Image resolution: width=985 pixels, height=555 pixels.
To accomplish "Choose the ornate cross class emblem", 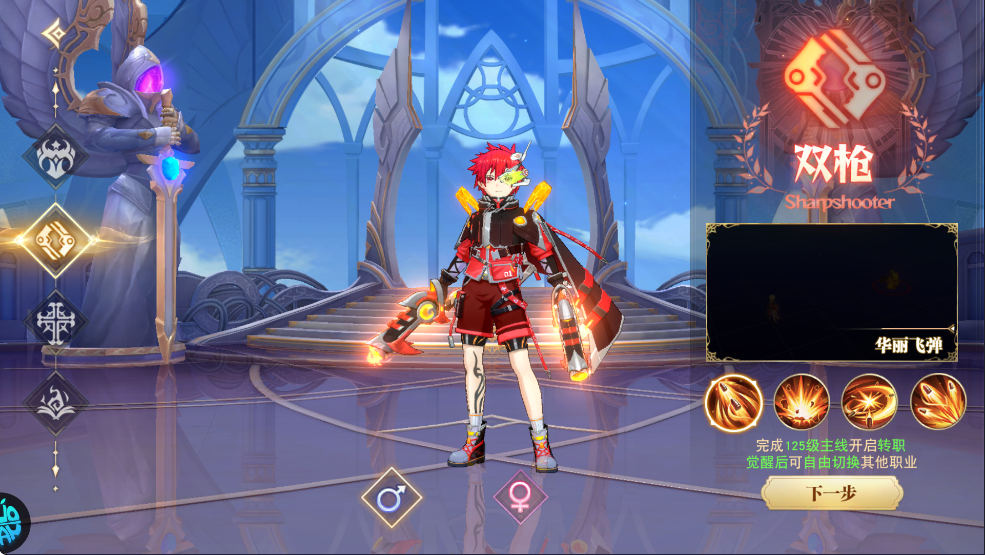I will coord(56,322).
